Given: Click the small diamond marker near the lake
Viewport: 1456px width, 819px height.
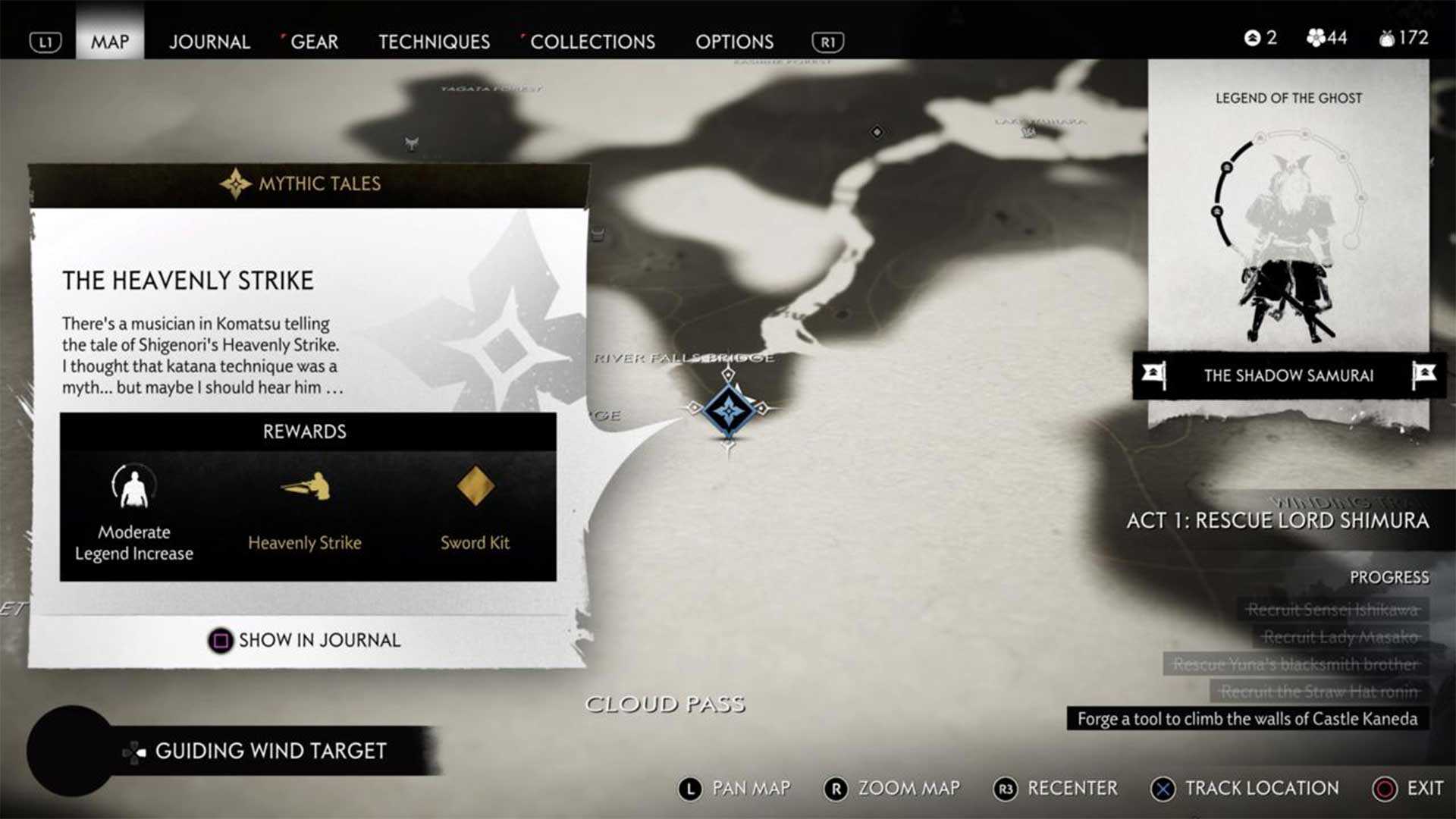Looking at the screenshot, I should 877,132.
